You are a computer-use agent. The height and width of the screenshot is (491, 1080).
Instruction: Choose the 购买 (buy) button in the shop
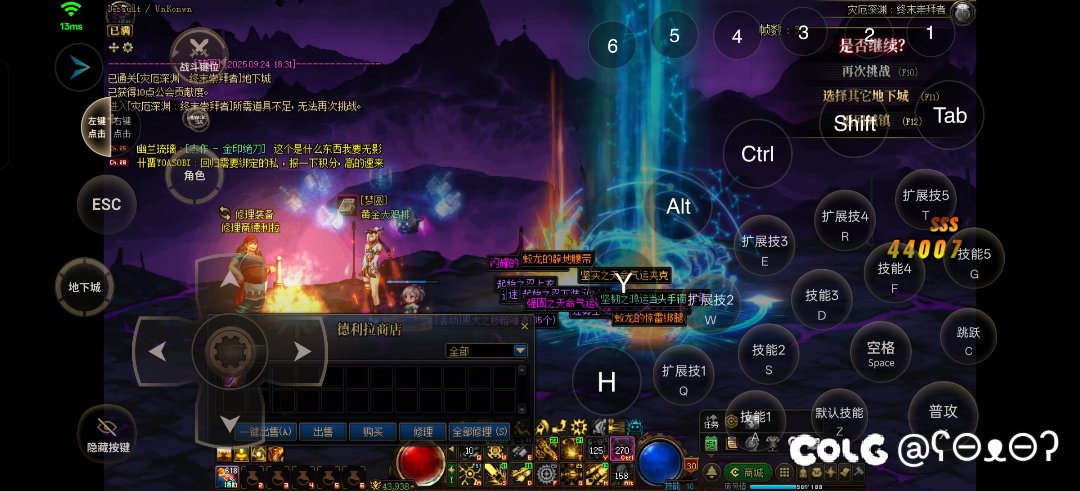coord(373,431)
